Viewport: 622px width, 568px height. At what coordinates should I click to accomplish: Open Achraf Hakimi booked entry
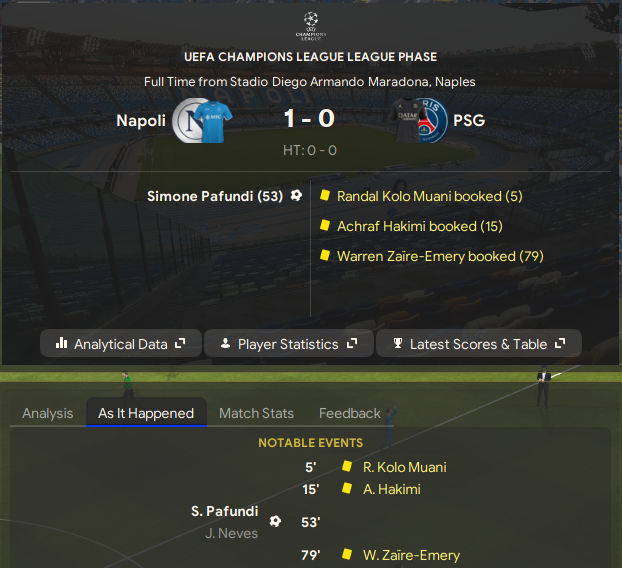419,227
